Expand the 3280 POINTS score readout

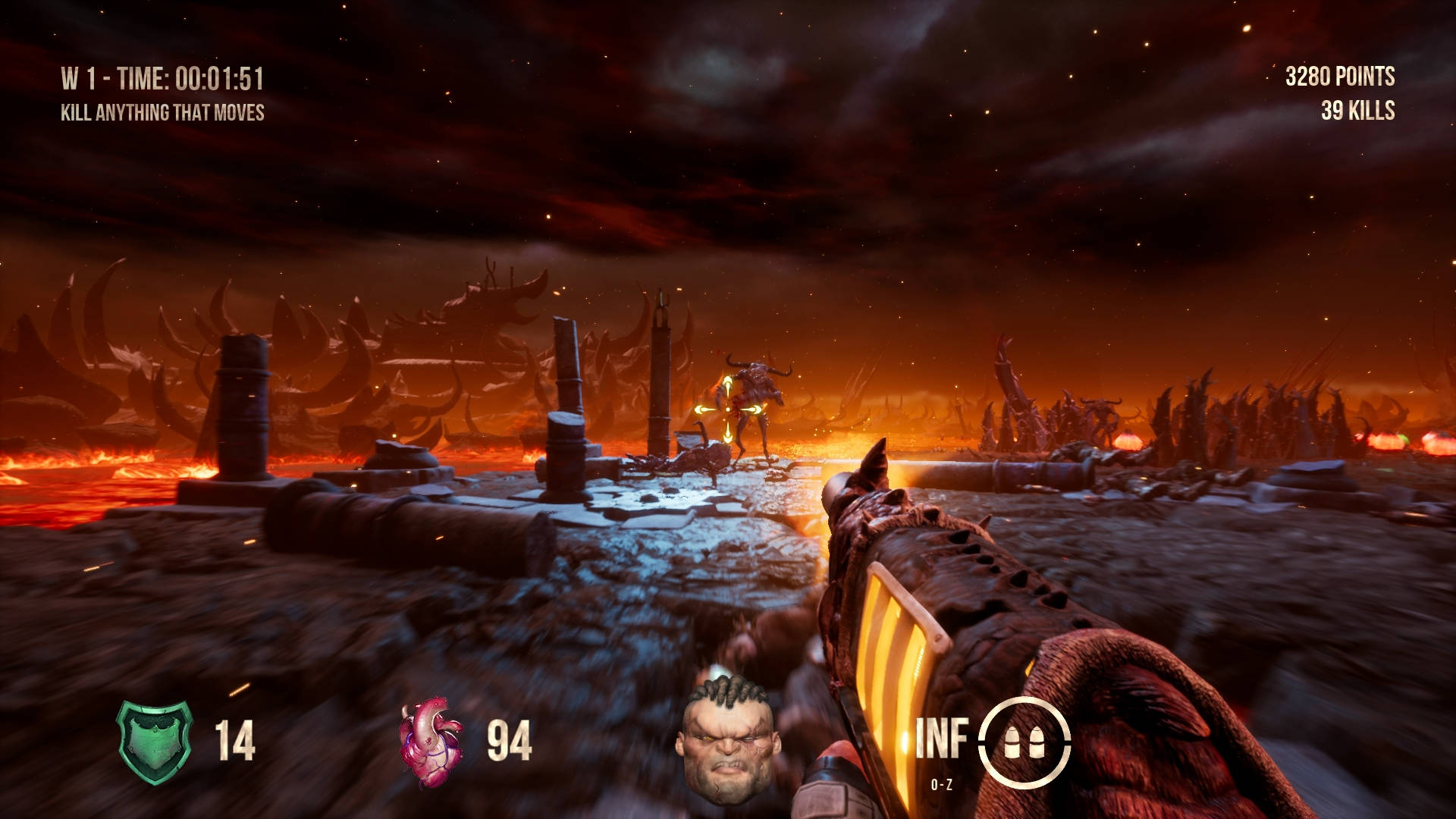pos(1339,75)
